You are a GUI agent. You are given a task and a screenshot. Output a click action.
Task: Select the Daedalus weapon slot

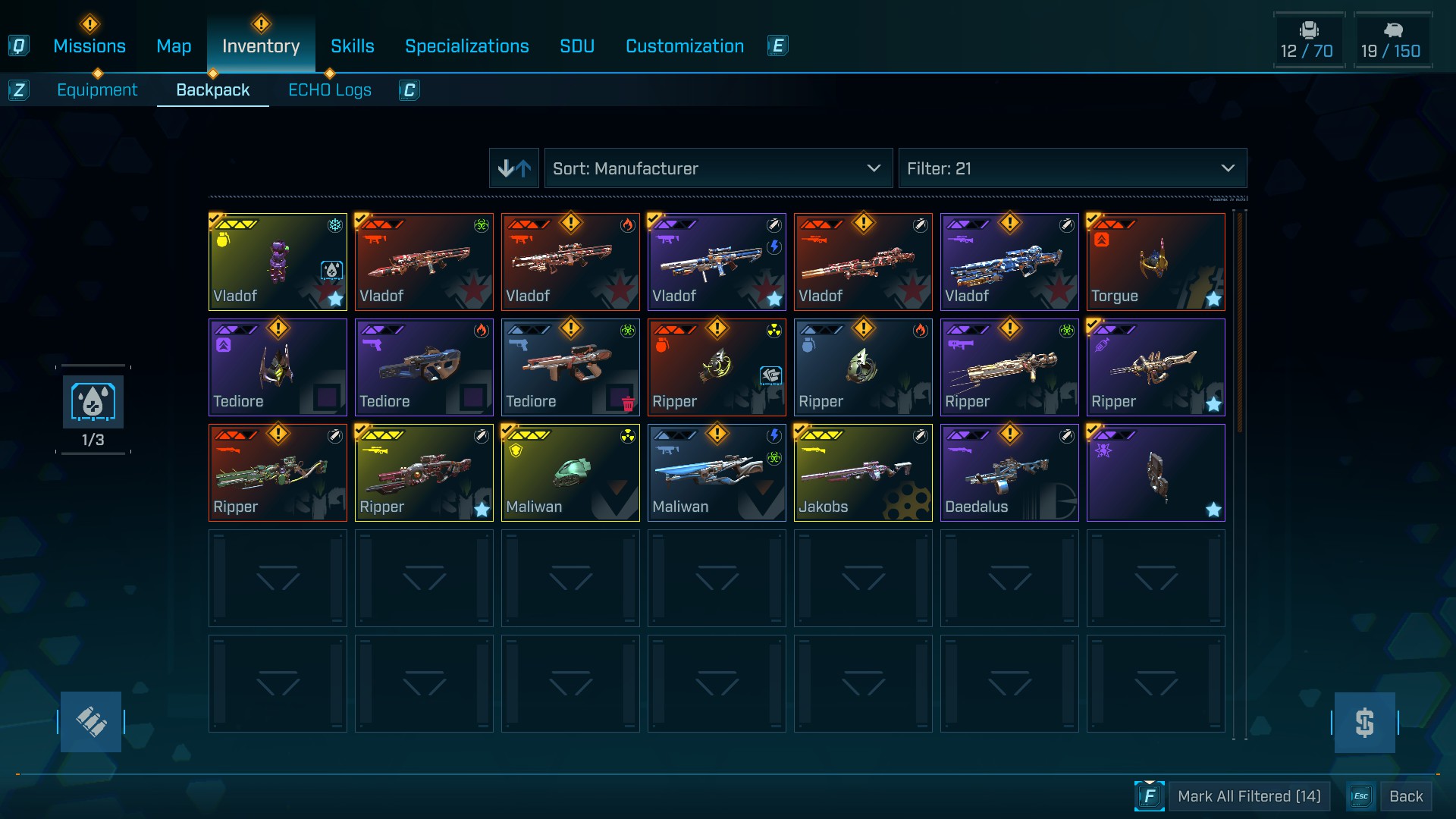click(1009, 472)
